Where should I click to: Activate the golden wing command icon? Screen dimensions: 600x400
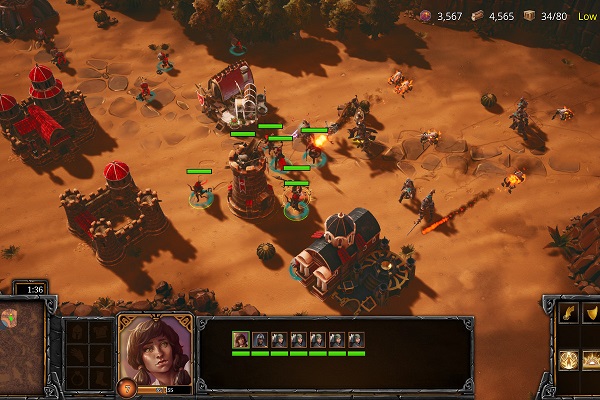(x=568, y=314)
